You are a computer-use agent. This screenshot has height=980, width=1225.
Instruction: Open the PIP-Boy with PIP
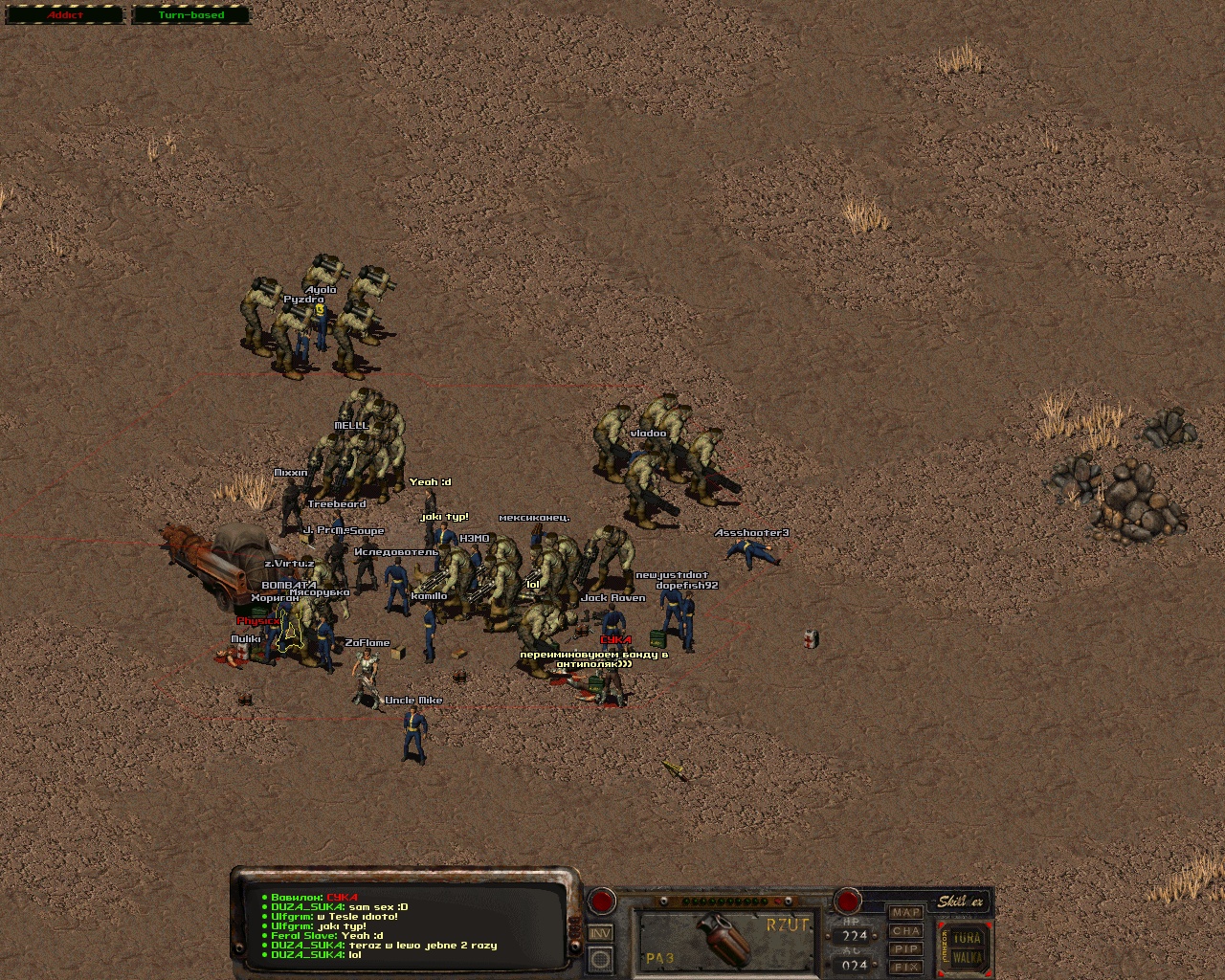905,948
